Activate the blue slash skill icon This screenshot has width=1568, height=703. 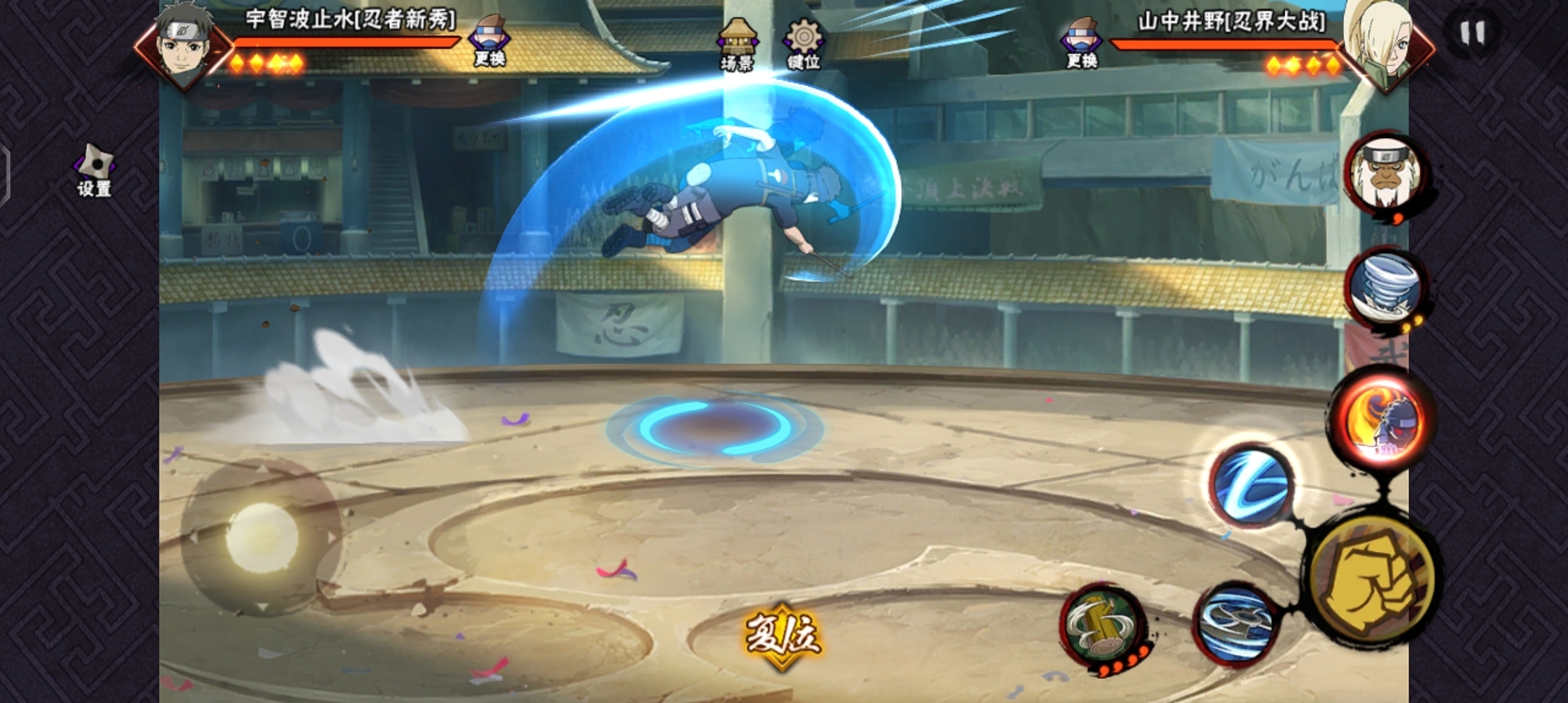1252,485
